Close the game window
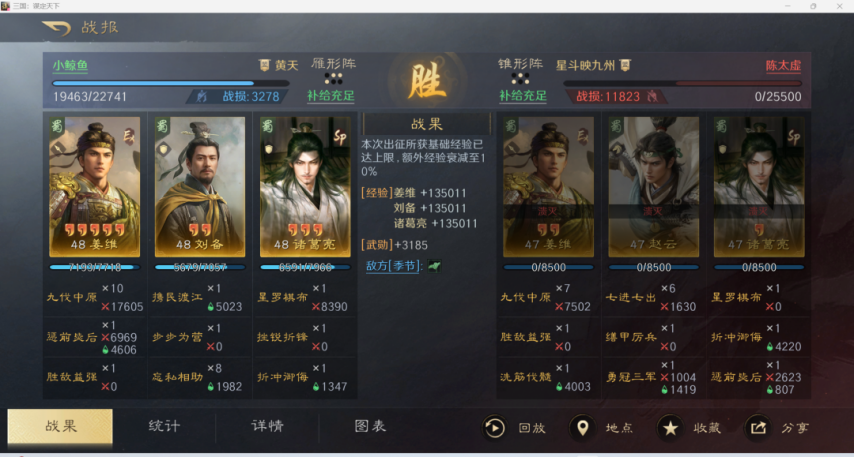 838,6
